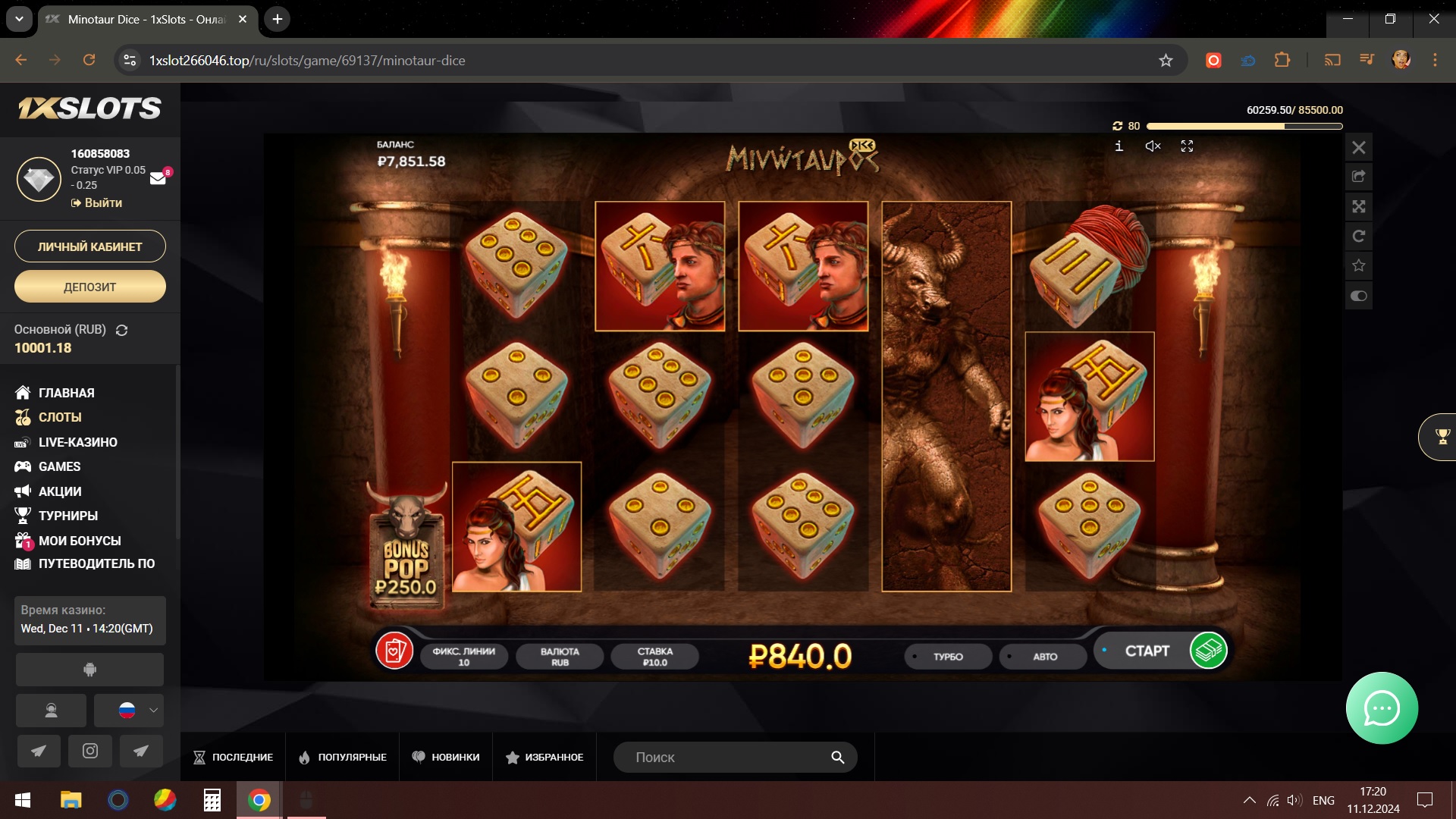
Task: Toggle the muted sound icon
Action: pos(1153,146)
